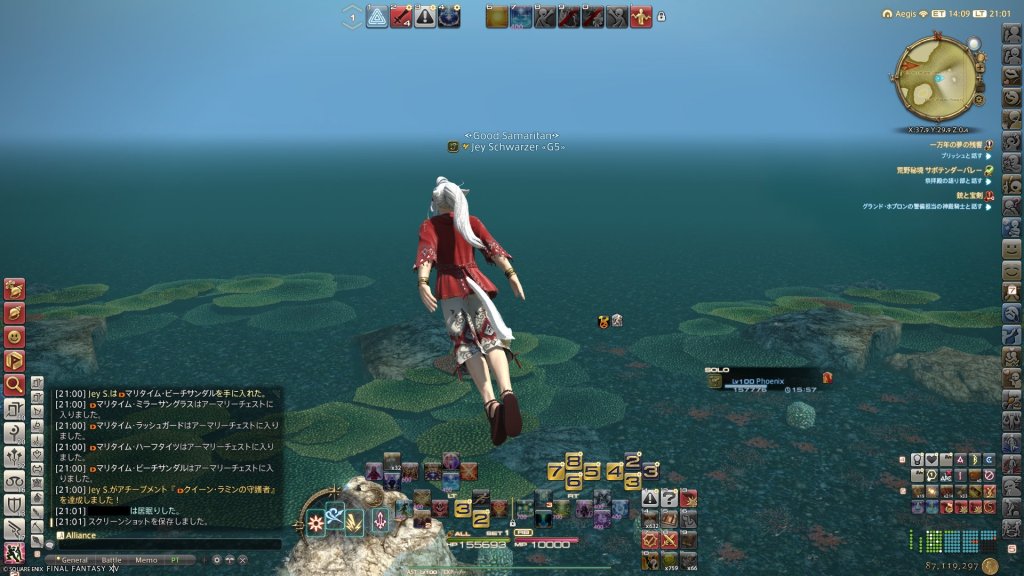
Task: Open the Memo chat tab
Action: [145, 560]
